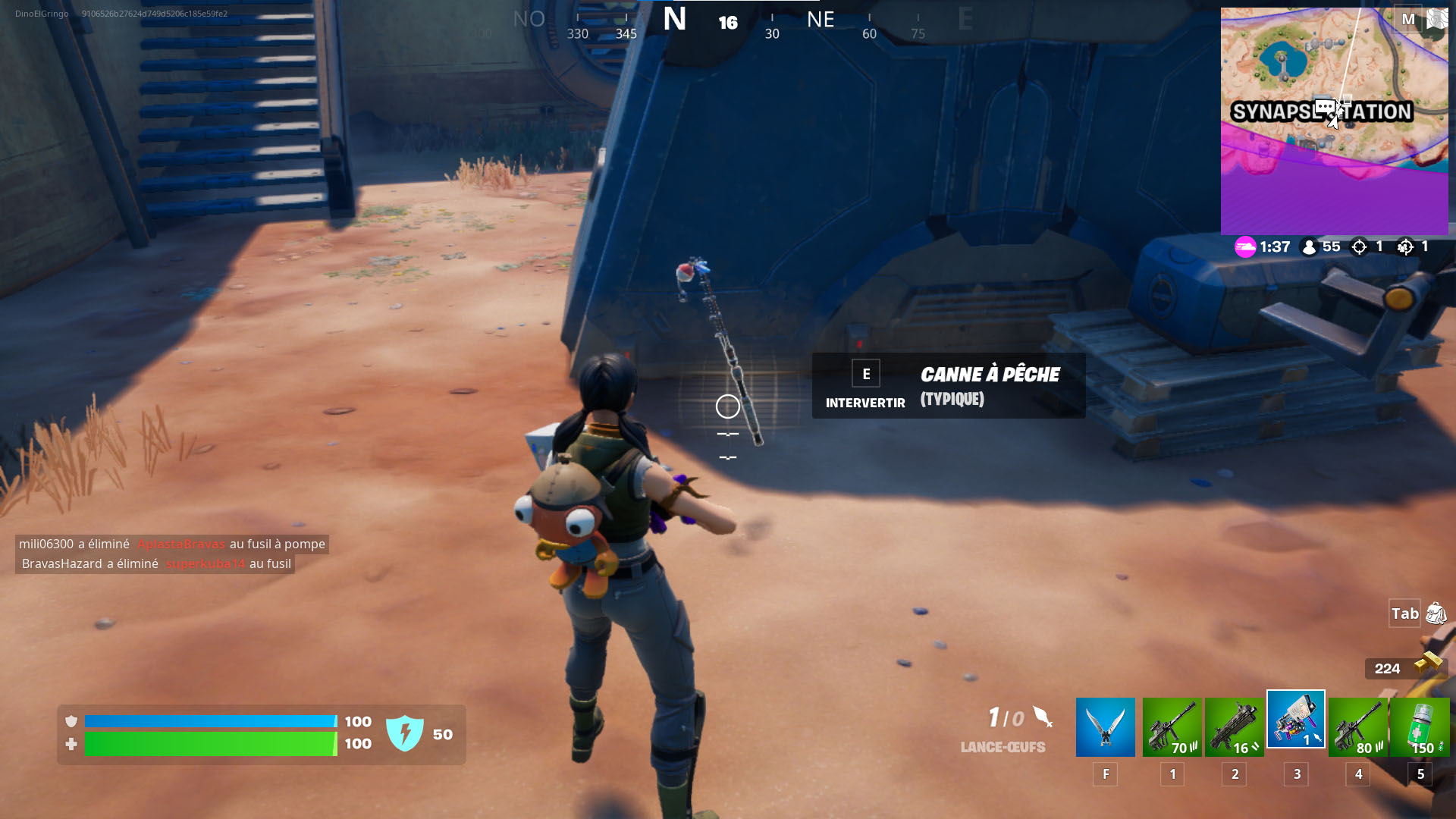Click the green health bar showing 100
Screen dimensions: 1456x819
pyautogui.click(x=212, y=744)
